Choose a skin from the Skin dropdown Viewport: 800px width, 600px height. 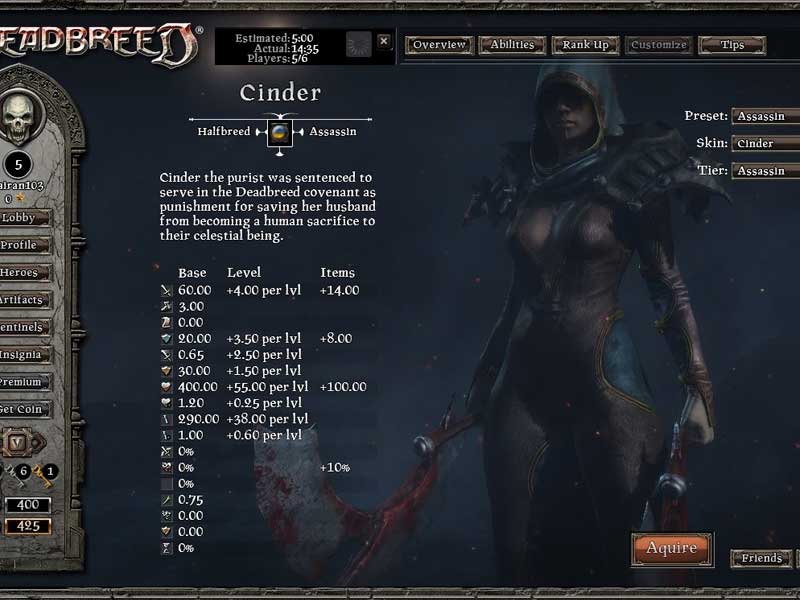(x=765, y=143)
